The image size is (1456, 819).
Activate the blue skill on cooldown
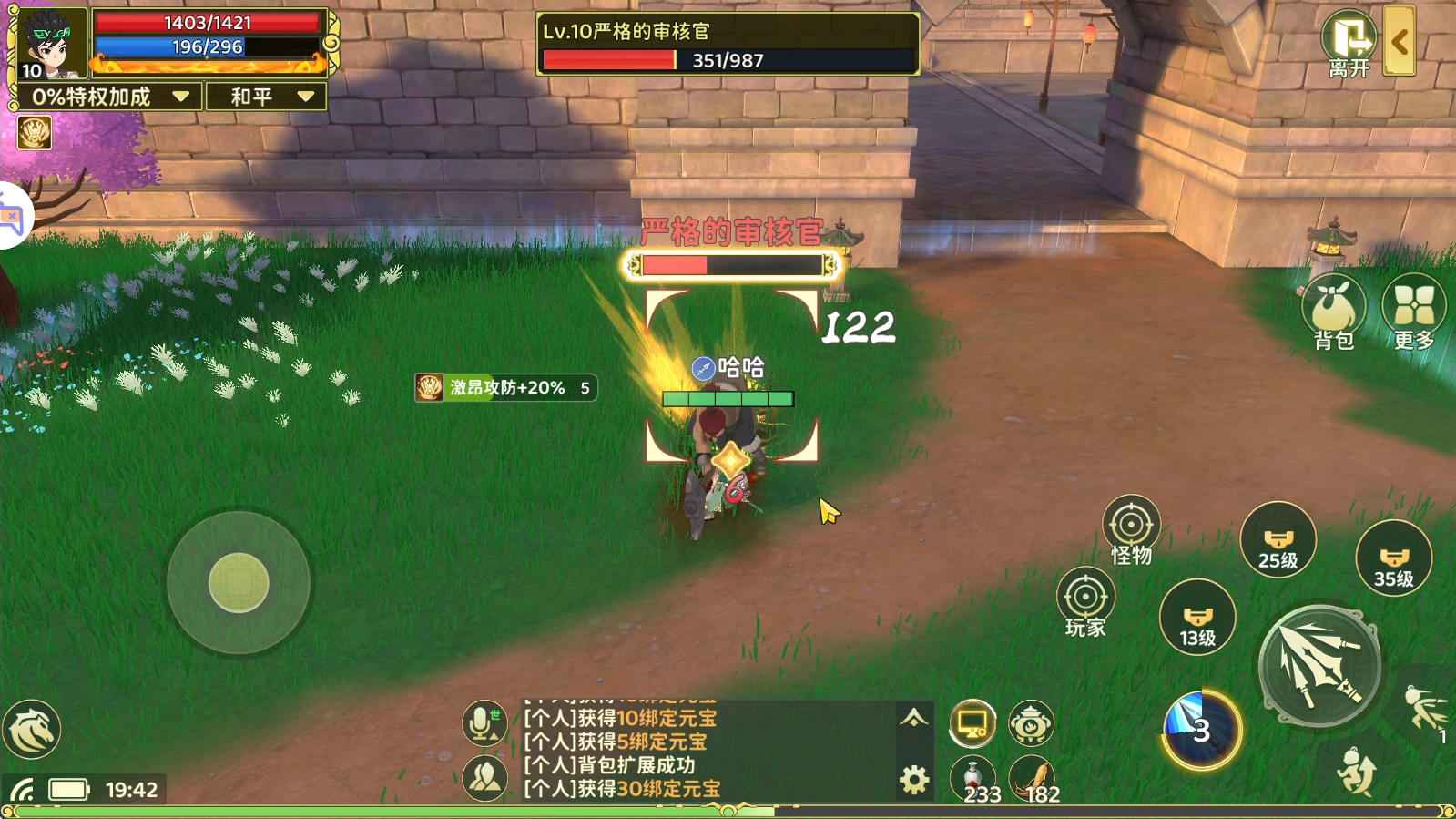(x=1201, y=730)
